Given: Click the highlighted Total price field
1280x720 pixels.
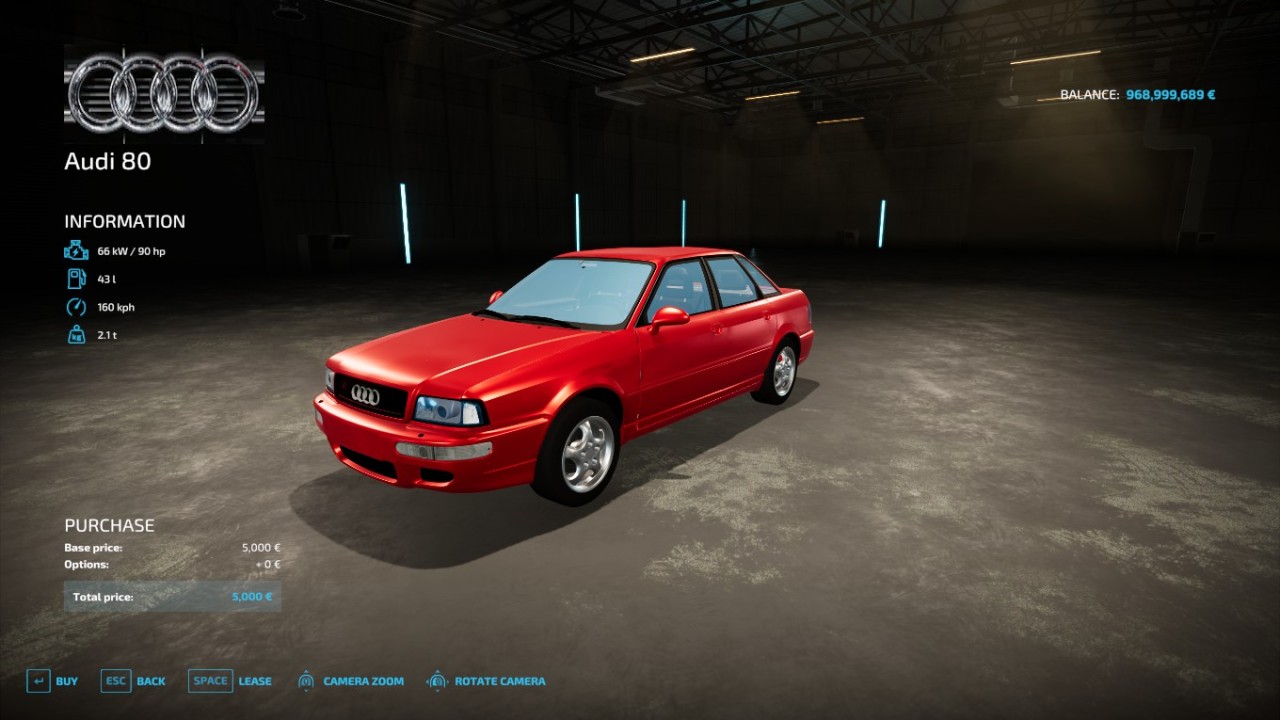Looking at the screenshot, I should (172, 596).
